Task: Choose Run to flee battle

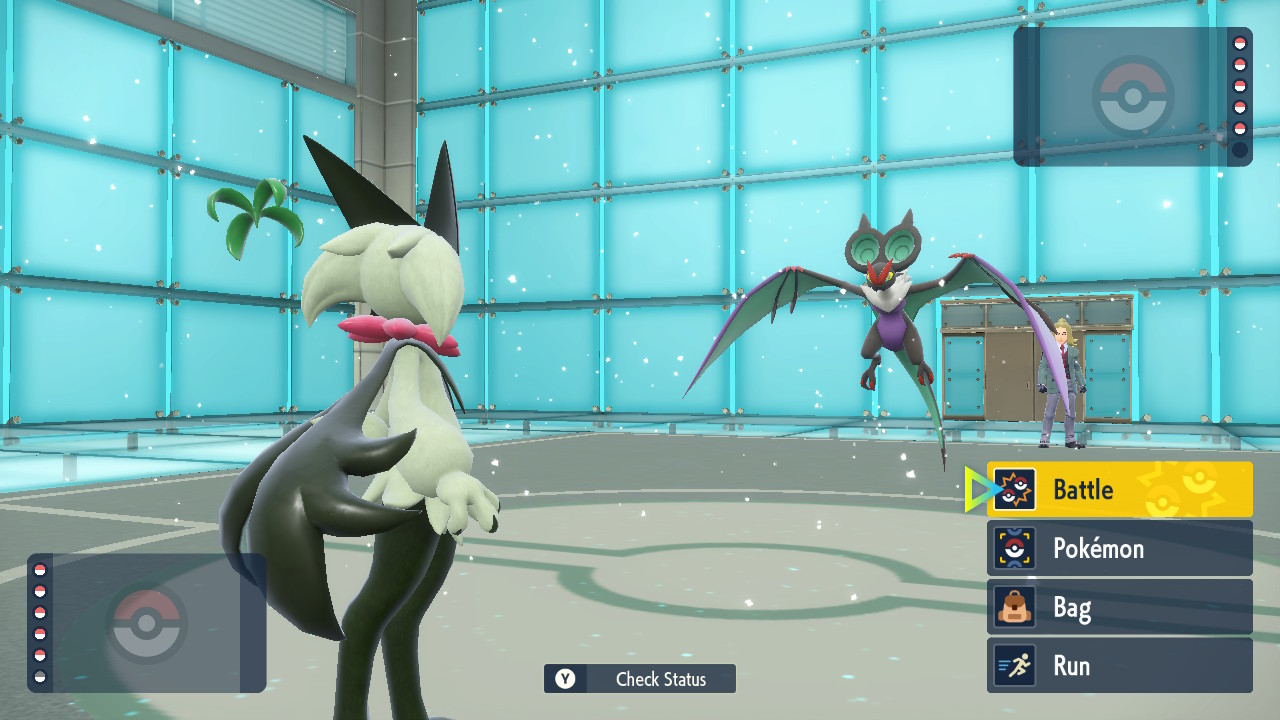Action: [1119, 666]
